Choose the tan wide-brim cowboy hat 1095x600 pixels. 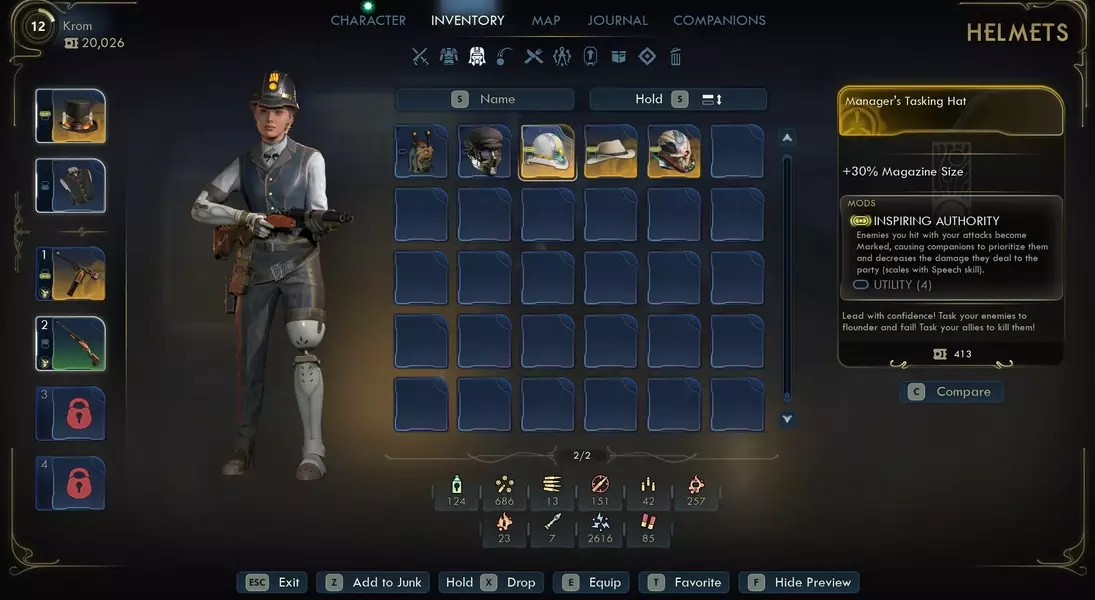(x=610, y=151)
